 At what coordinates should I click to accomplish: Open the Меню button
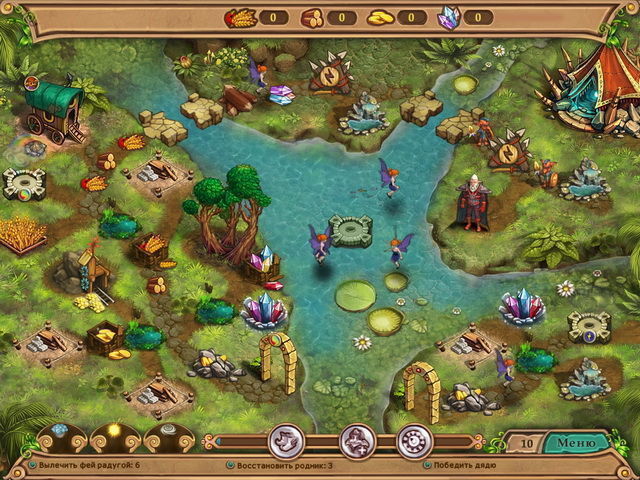click(575, 442)
